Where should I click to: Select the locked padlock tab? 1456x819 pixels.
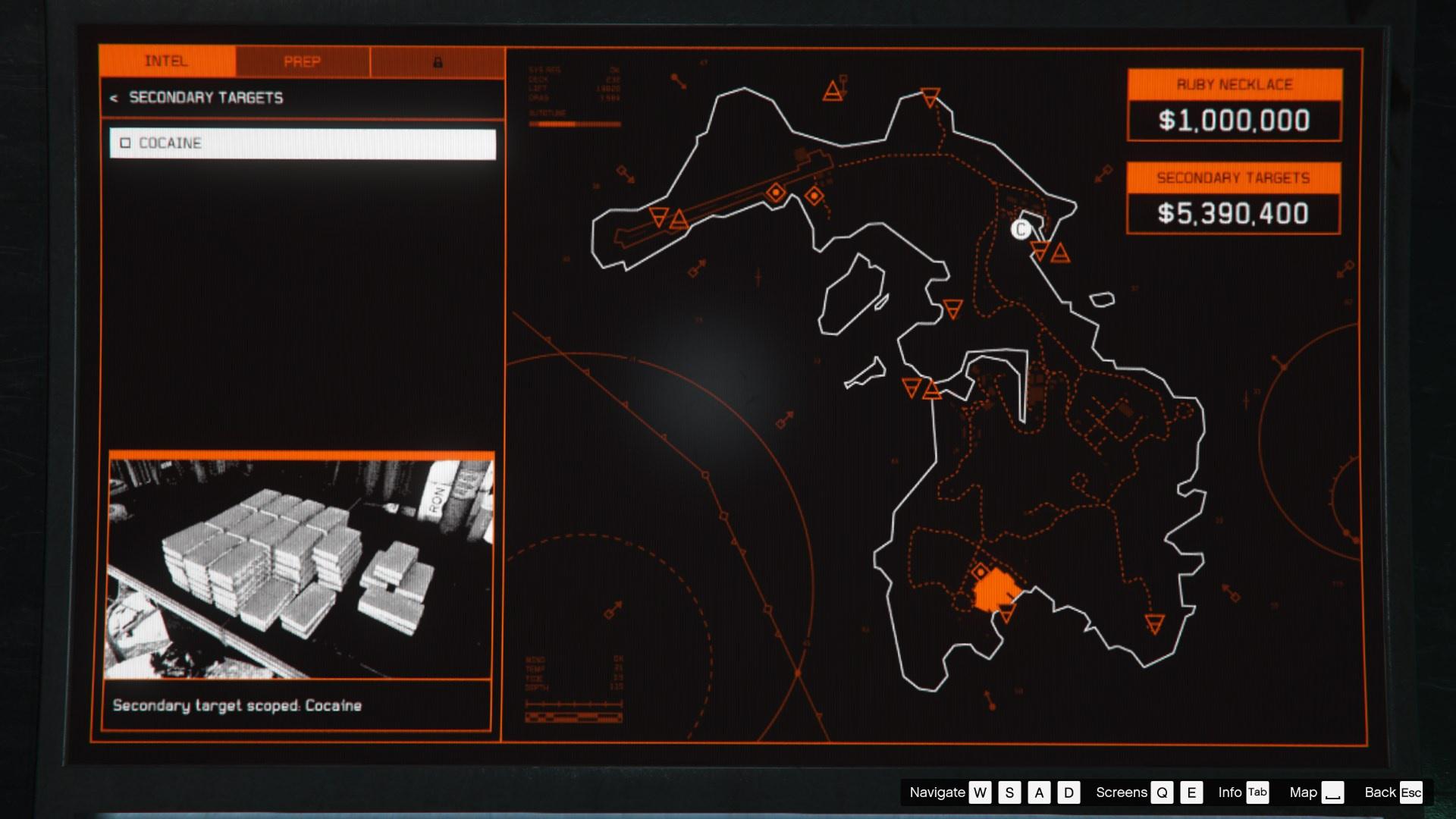438,62
